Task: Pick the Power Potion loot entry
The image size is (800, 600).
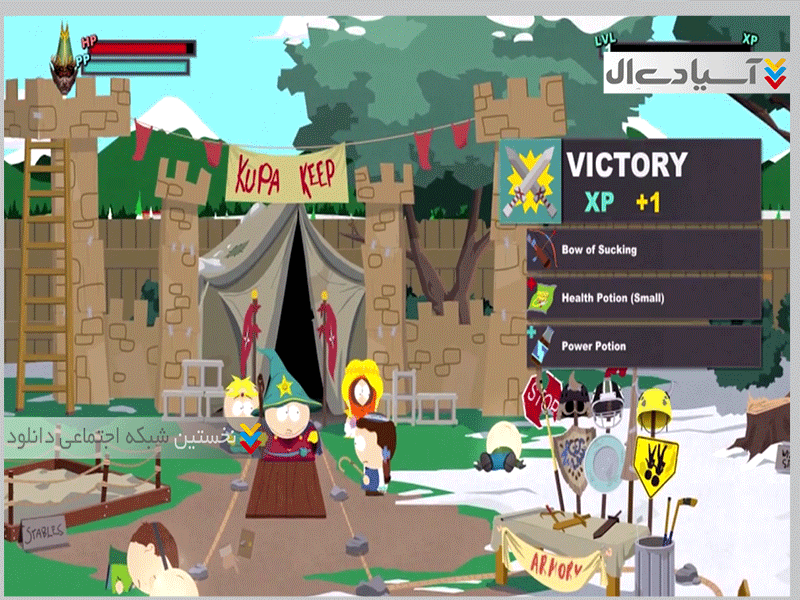Action: pos(643,346)
